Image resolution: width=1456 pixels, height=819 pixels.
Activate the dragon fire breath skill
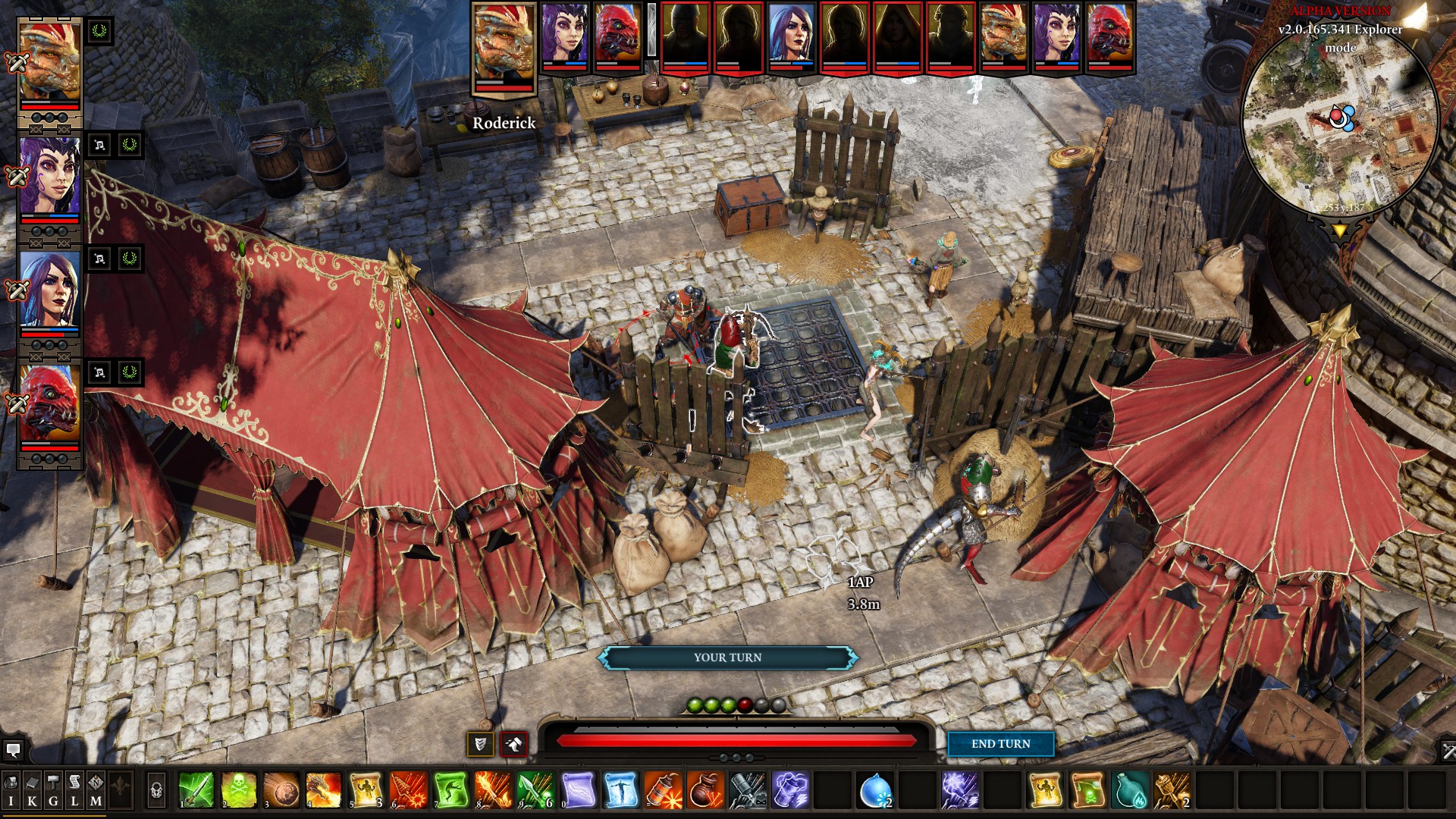click(323, 790)
